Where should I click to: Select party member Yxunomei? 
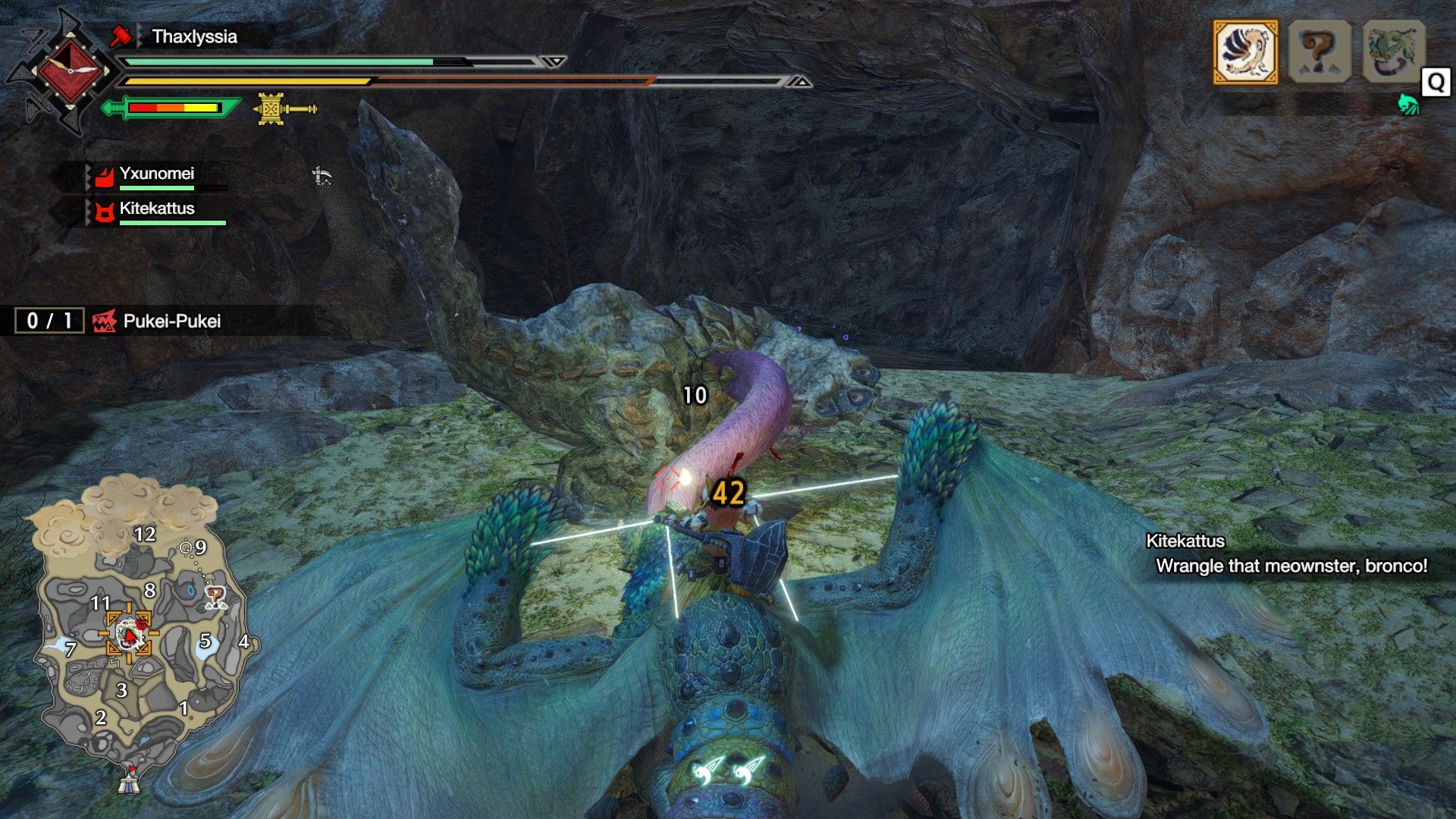tap(156, 175)
